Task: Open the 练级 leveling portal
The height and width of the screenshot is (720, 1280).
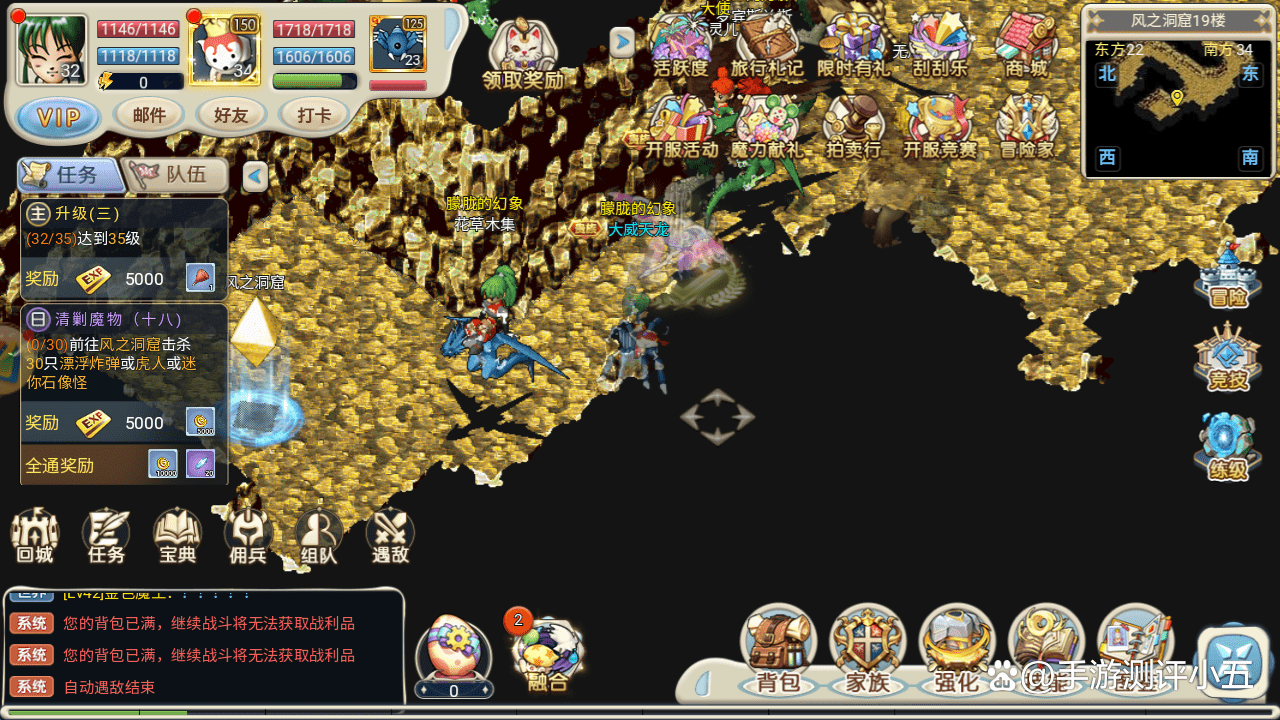Action: 1228,447
